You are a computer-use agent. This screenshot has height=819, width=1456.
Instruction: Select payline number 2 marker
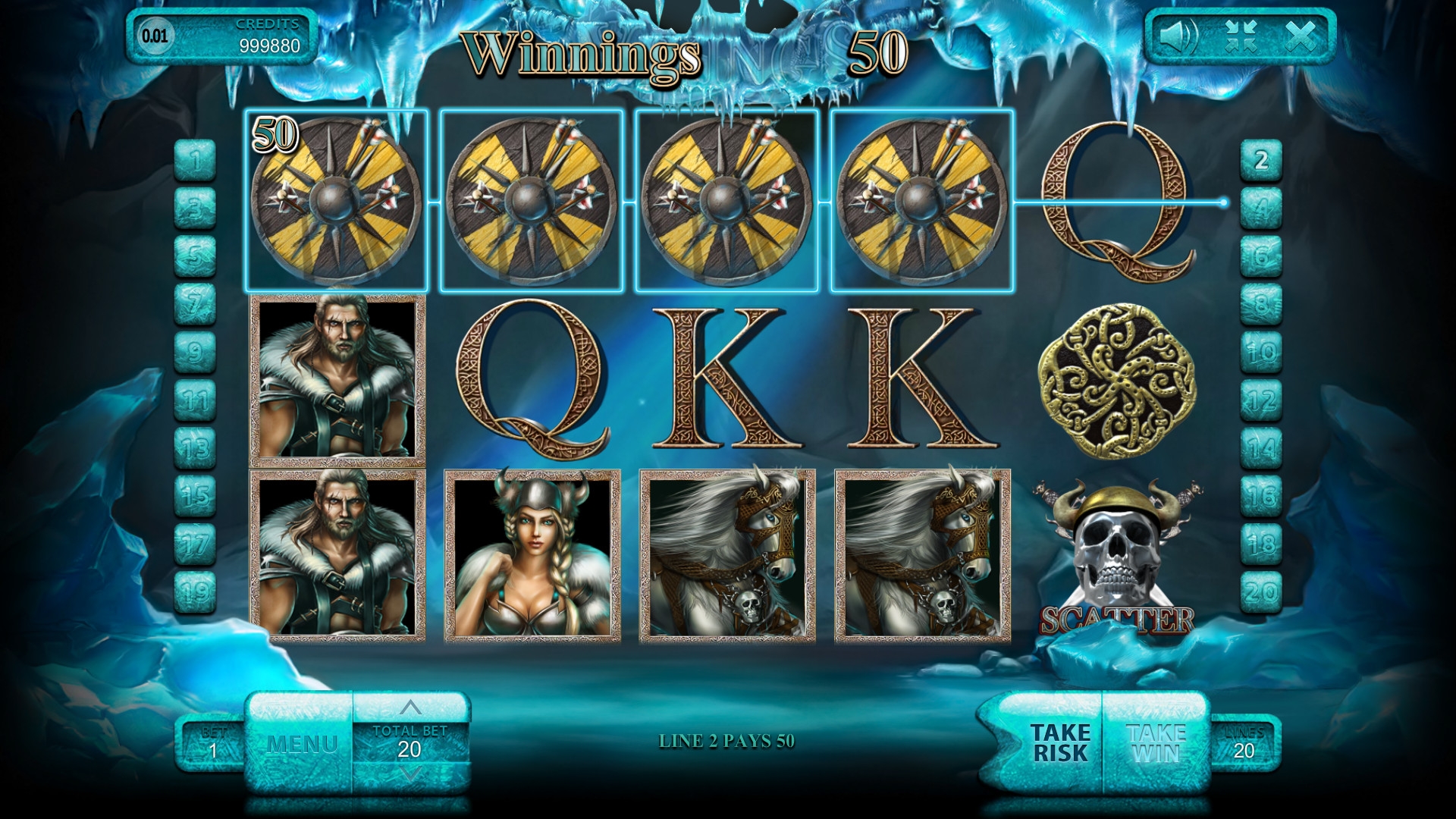click(x=1261, y=161)
